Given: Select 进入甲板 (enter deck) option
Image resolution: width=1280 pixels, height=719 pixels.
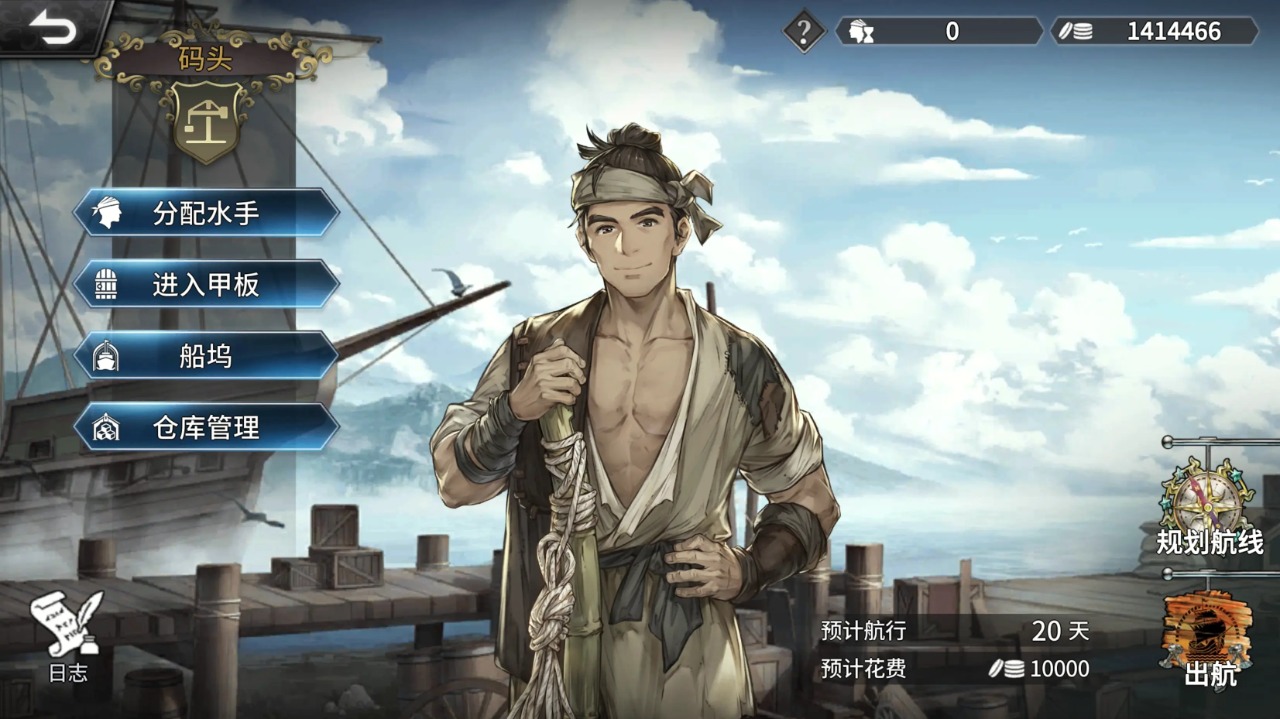Looking at the screenshot, I should pyautogui.click(x=206, y=285).
